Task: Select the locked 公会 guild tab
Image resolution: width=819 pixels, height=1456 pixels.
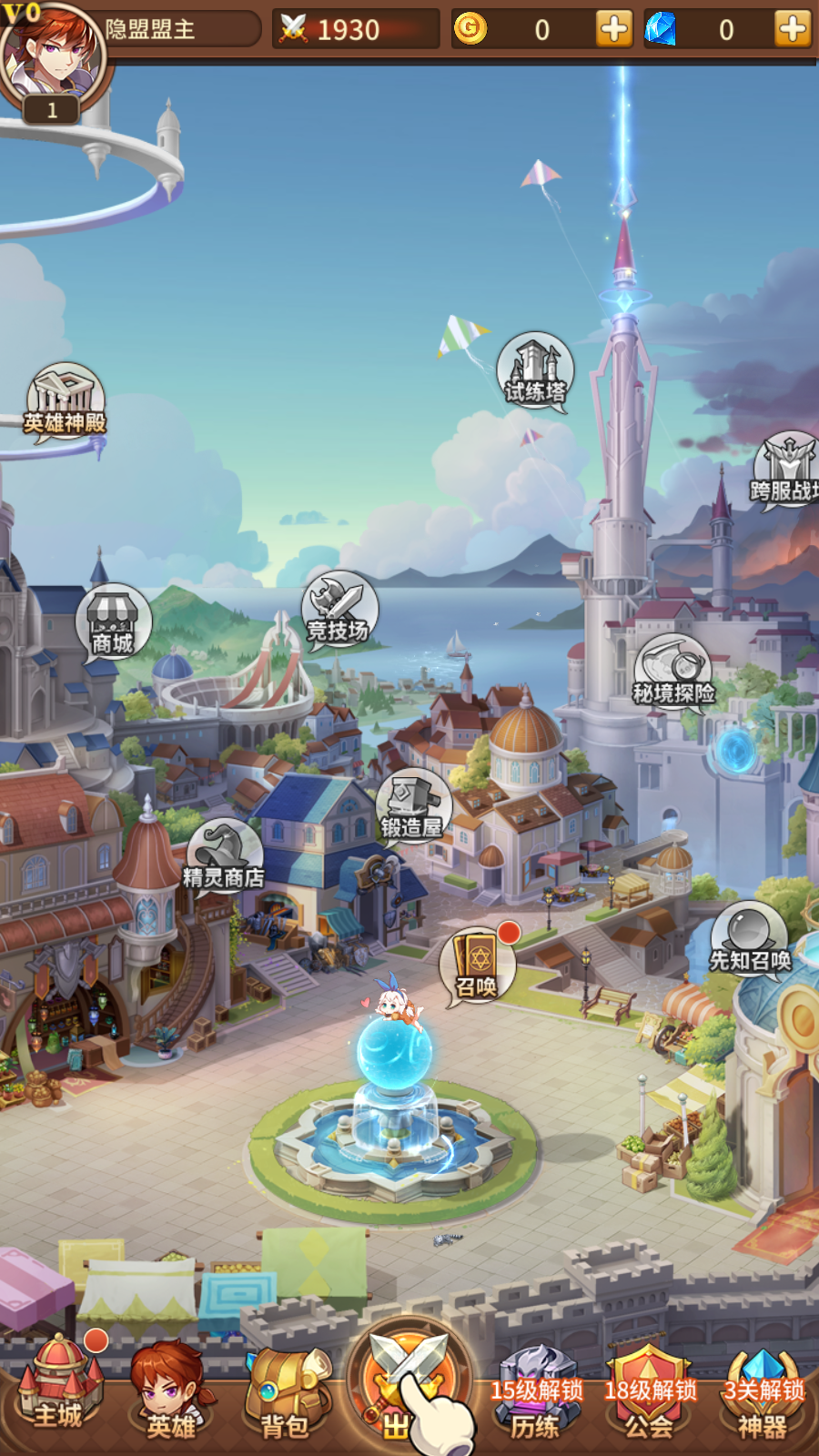Action: tap(650, 1397)
